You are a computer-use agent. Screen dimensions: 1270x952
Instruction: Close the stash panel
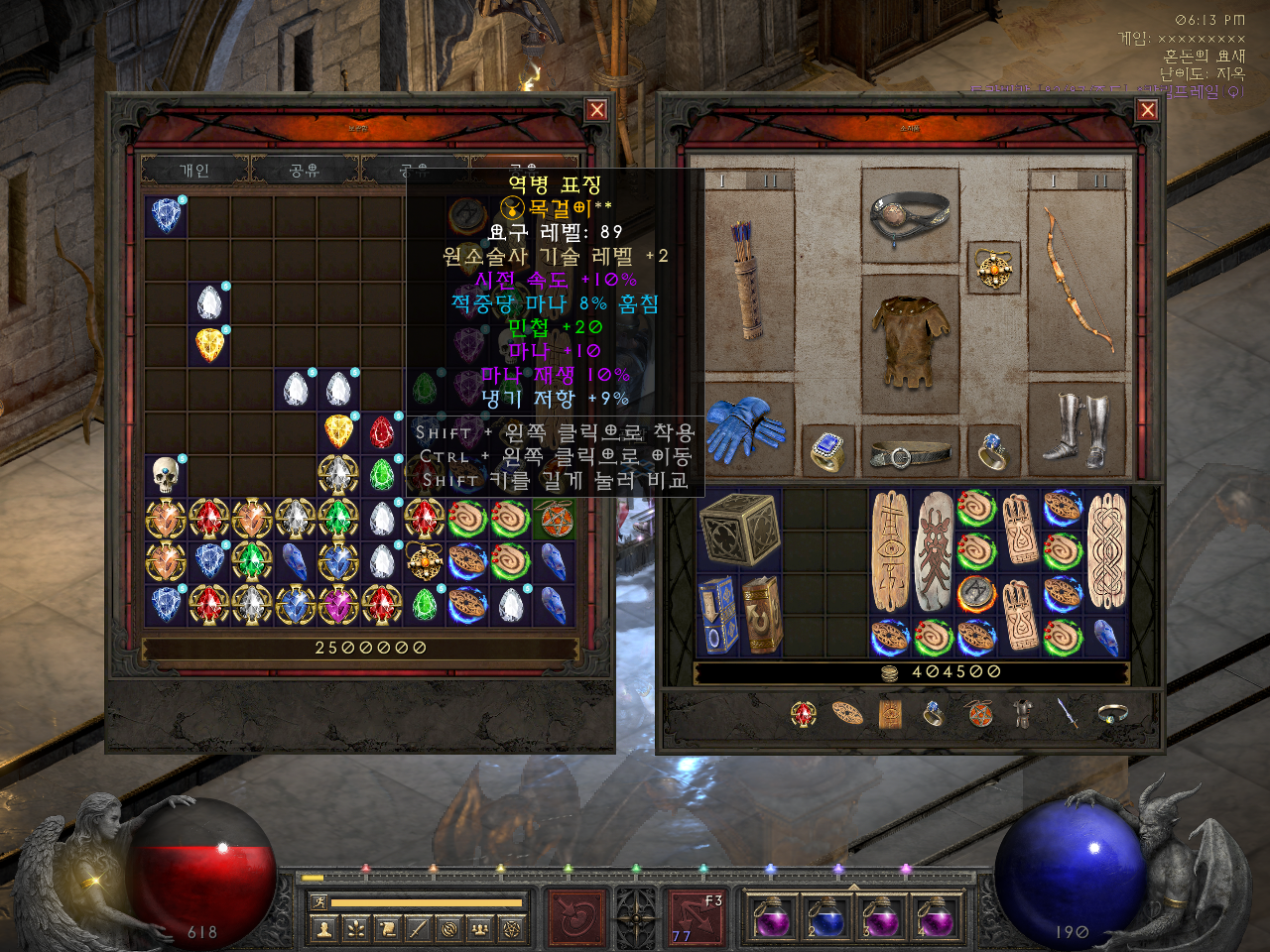coord(596,110)
